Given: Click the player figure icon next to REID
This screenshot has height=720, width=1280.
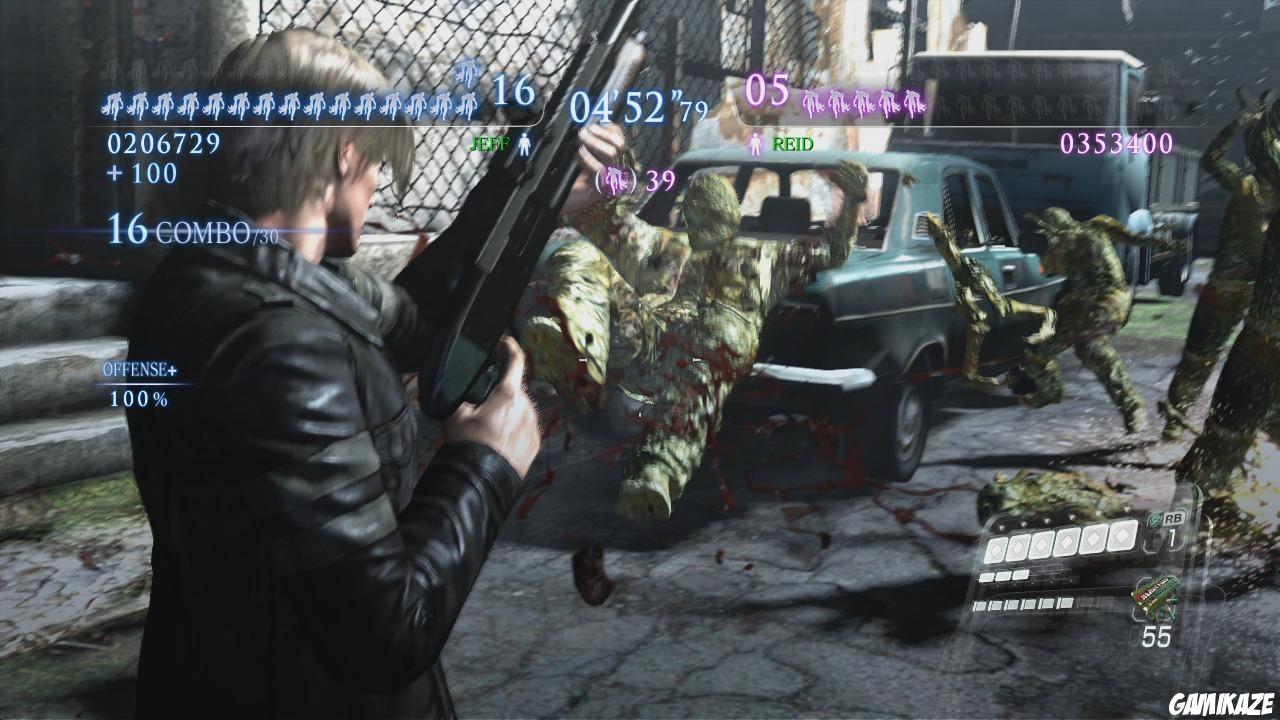Looking at the screenshot, I should pyautogui.click(x=755, y=143).
